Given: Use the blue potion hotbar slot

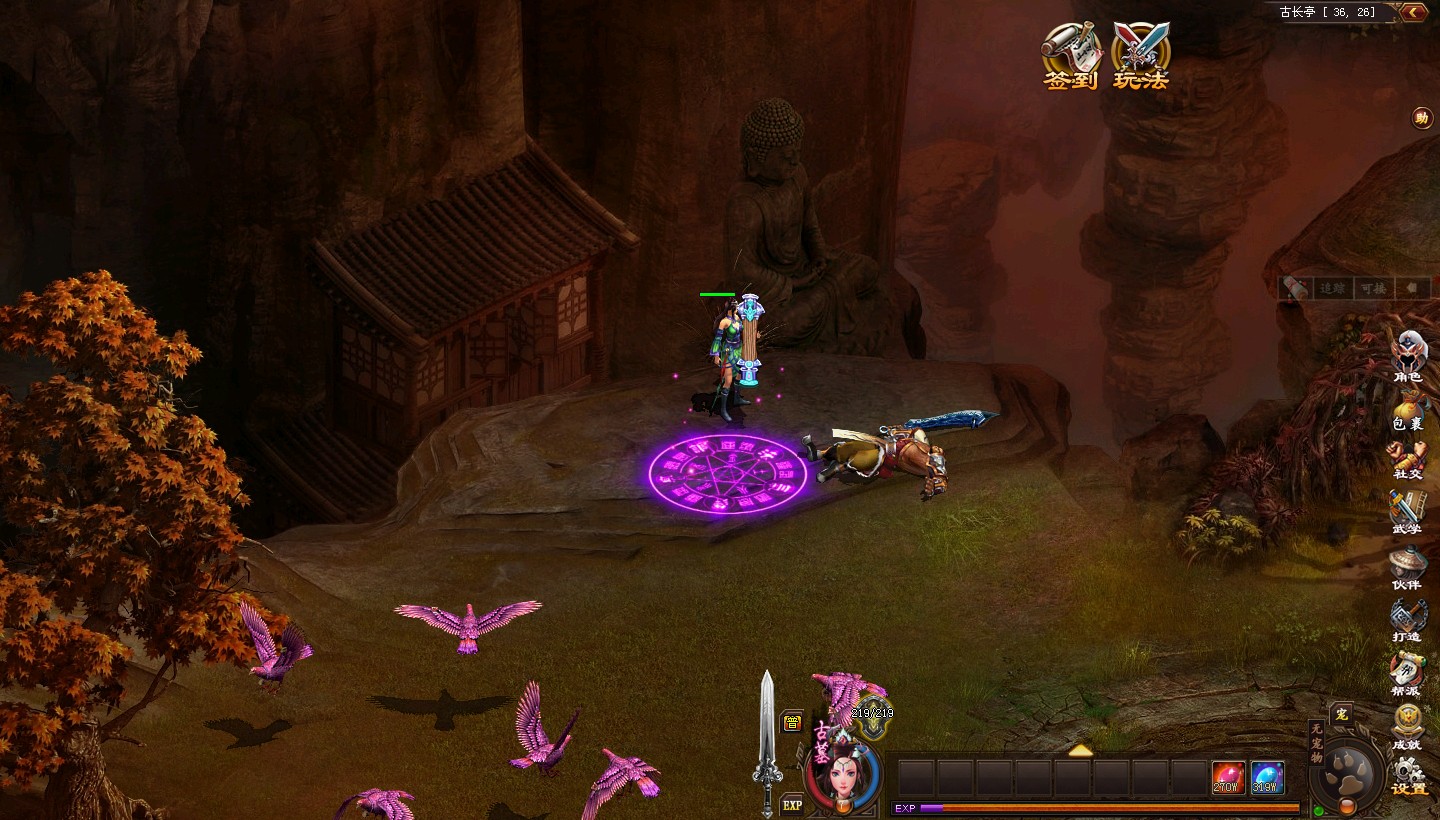Looking at the screenshot, I should [x=1267, y=777].
